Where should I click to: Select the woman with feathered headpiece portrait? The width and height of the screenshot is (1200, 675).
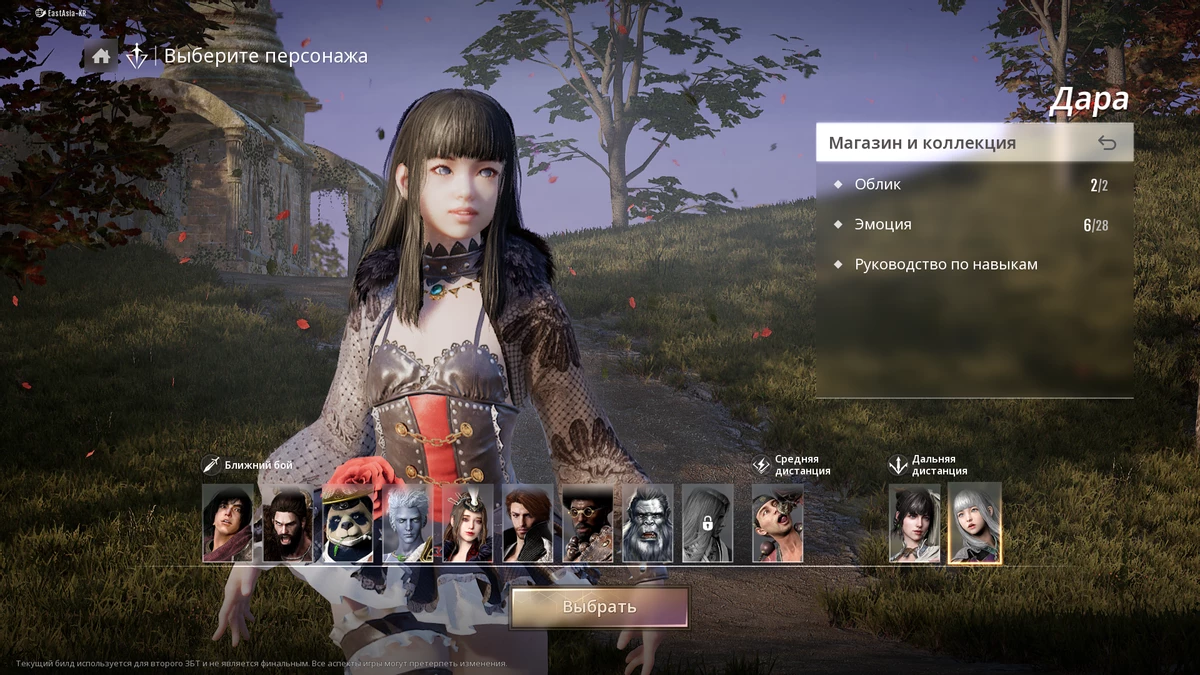(468, 524)
